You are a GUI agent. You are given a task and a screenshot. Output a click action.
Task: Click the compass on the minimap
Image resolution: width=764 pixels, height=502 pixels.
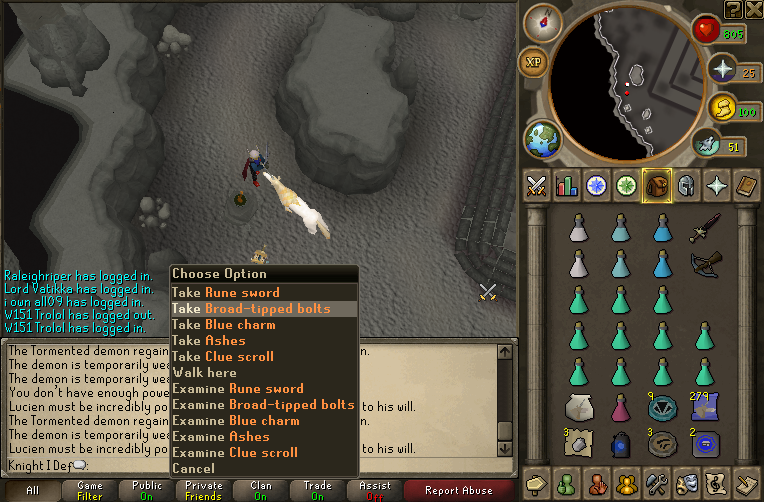point(542,23)
